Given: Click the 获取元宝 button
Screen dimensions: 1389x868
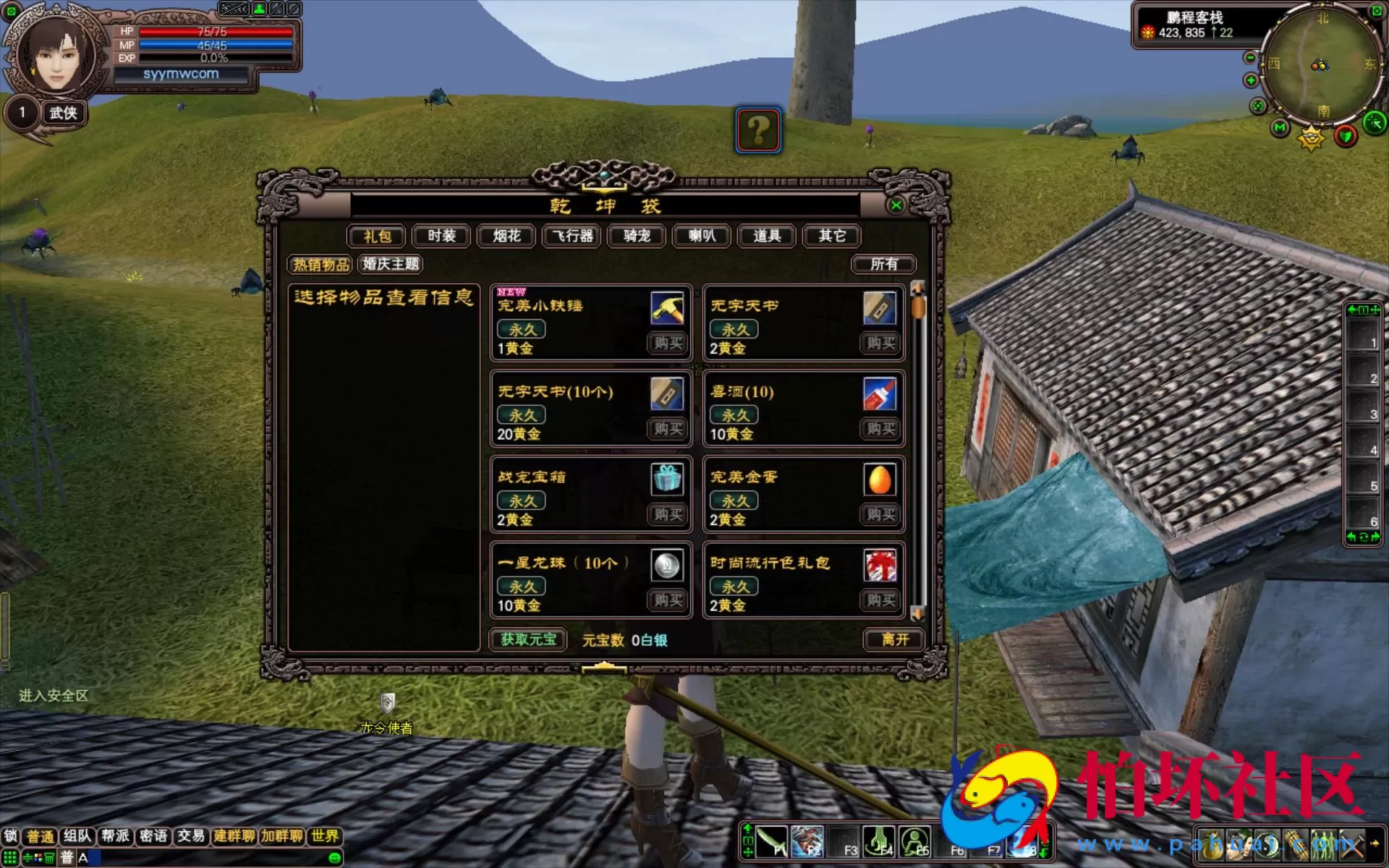Looking at the screenshot, I should coord(527,639).
